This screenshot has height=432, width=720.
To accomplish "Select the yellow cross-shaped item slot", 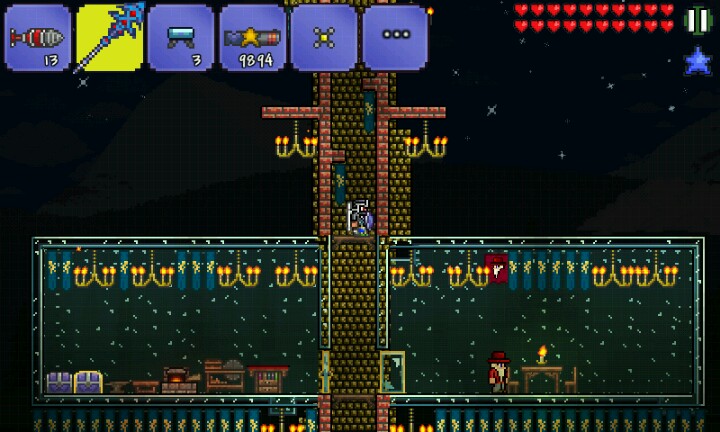I will (324, 37).
